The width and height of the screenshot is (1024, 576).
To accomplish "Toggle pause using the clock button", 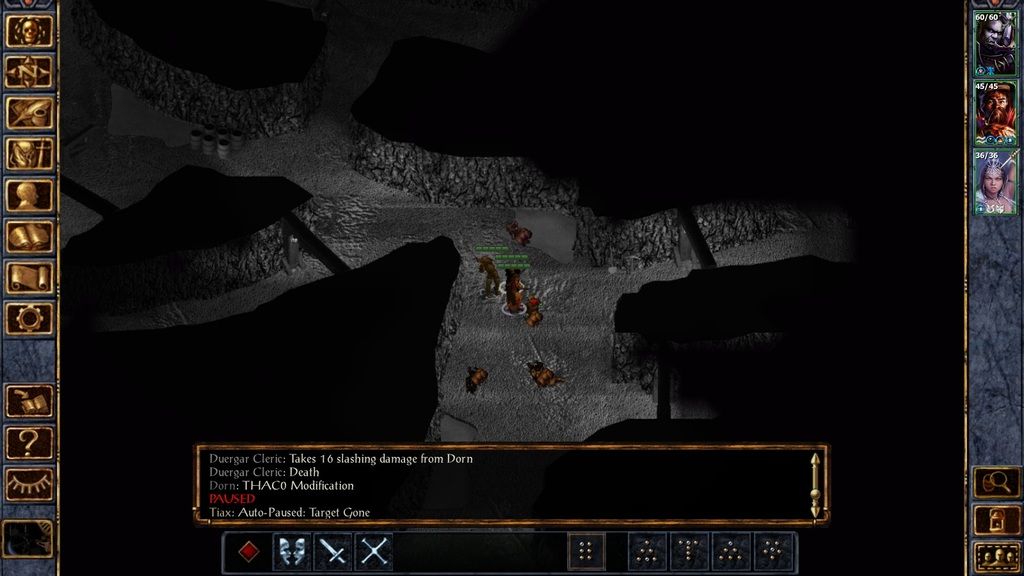I will (27, 538).
